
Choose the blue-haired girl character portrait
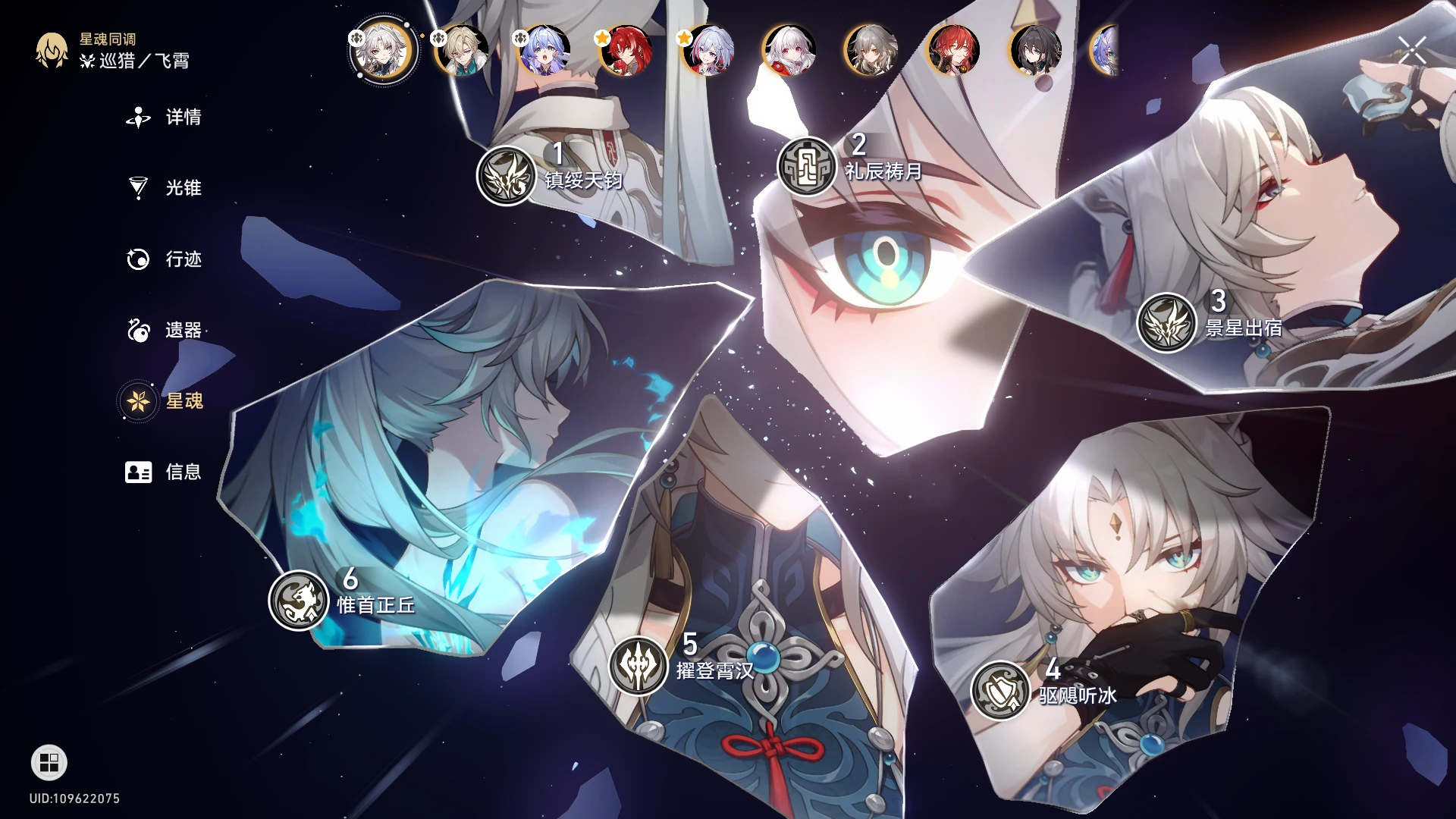544,51
